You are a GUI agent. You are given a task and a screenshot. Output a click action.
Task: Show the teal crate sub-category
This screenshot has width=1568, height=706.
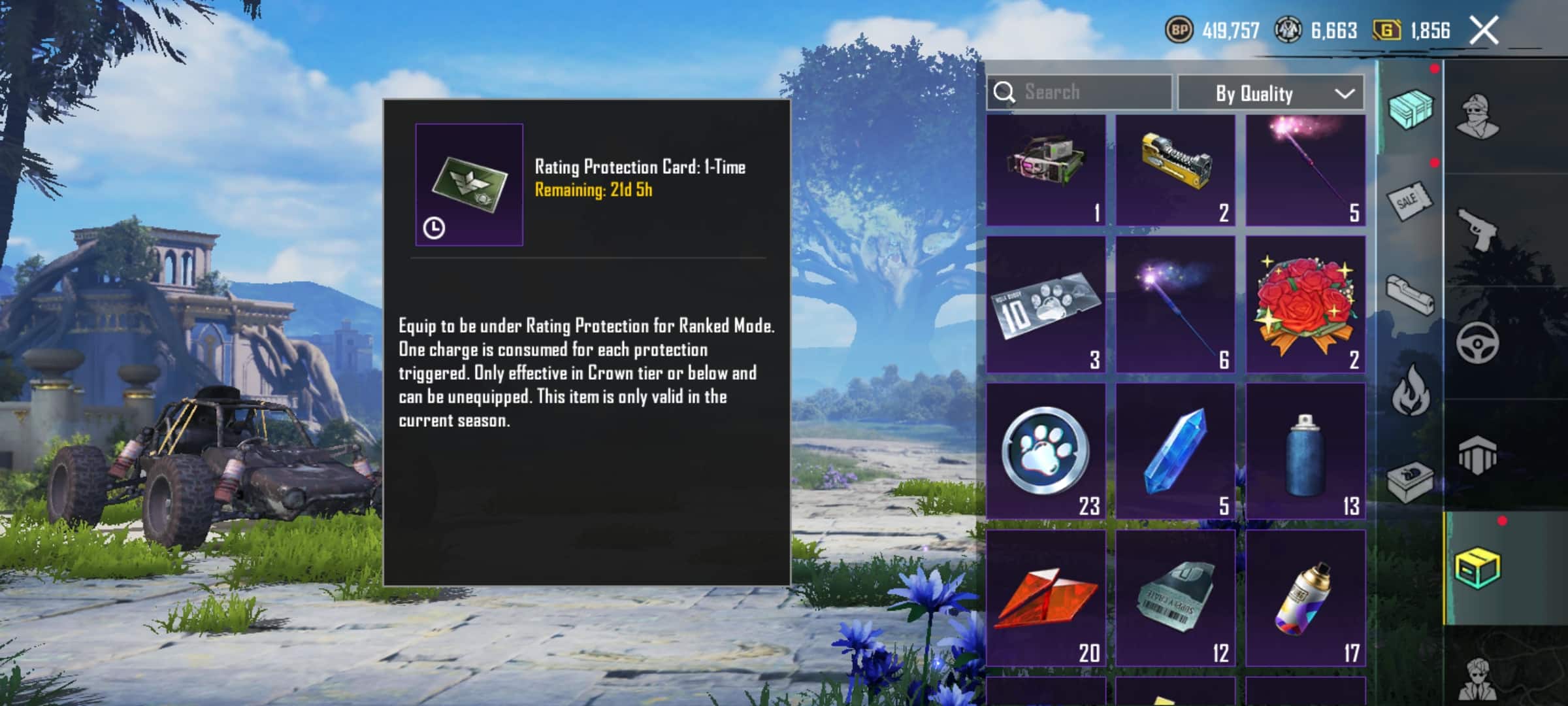click(1410, 109)
